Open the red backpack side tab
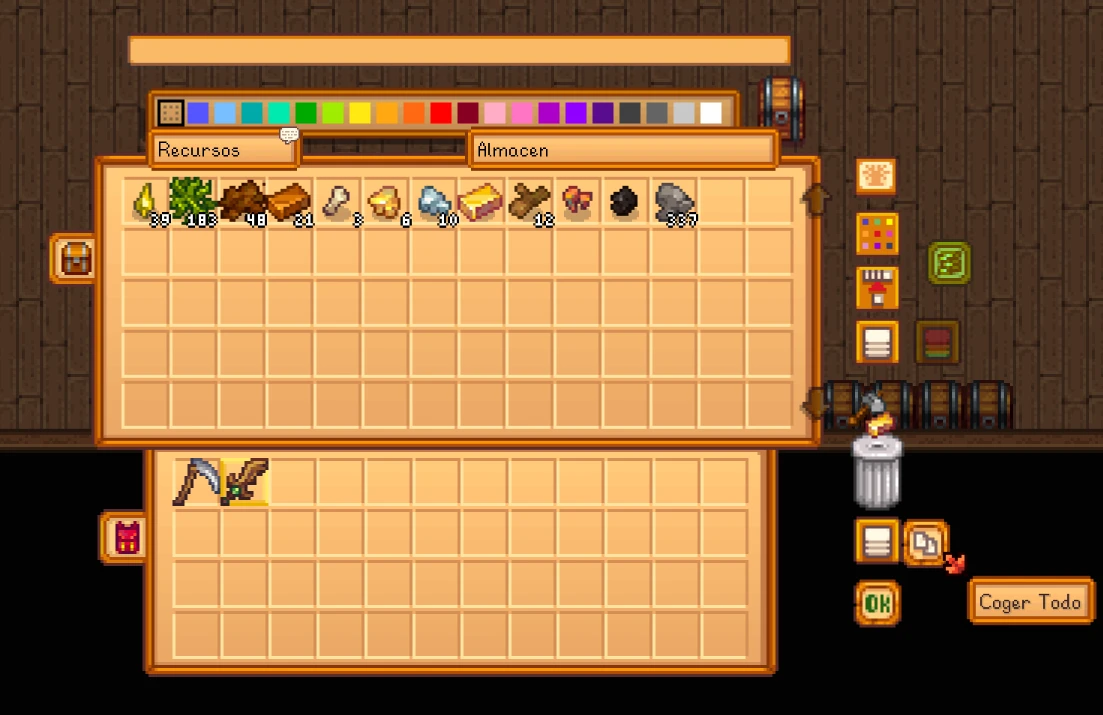This screenshot has width=1103, height=715. (126, 537)
